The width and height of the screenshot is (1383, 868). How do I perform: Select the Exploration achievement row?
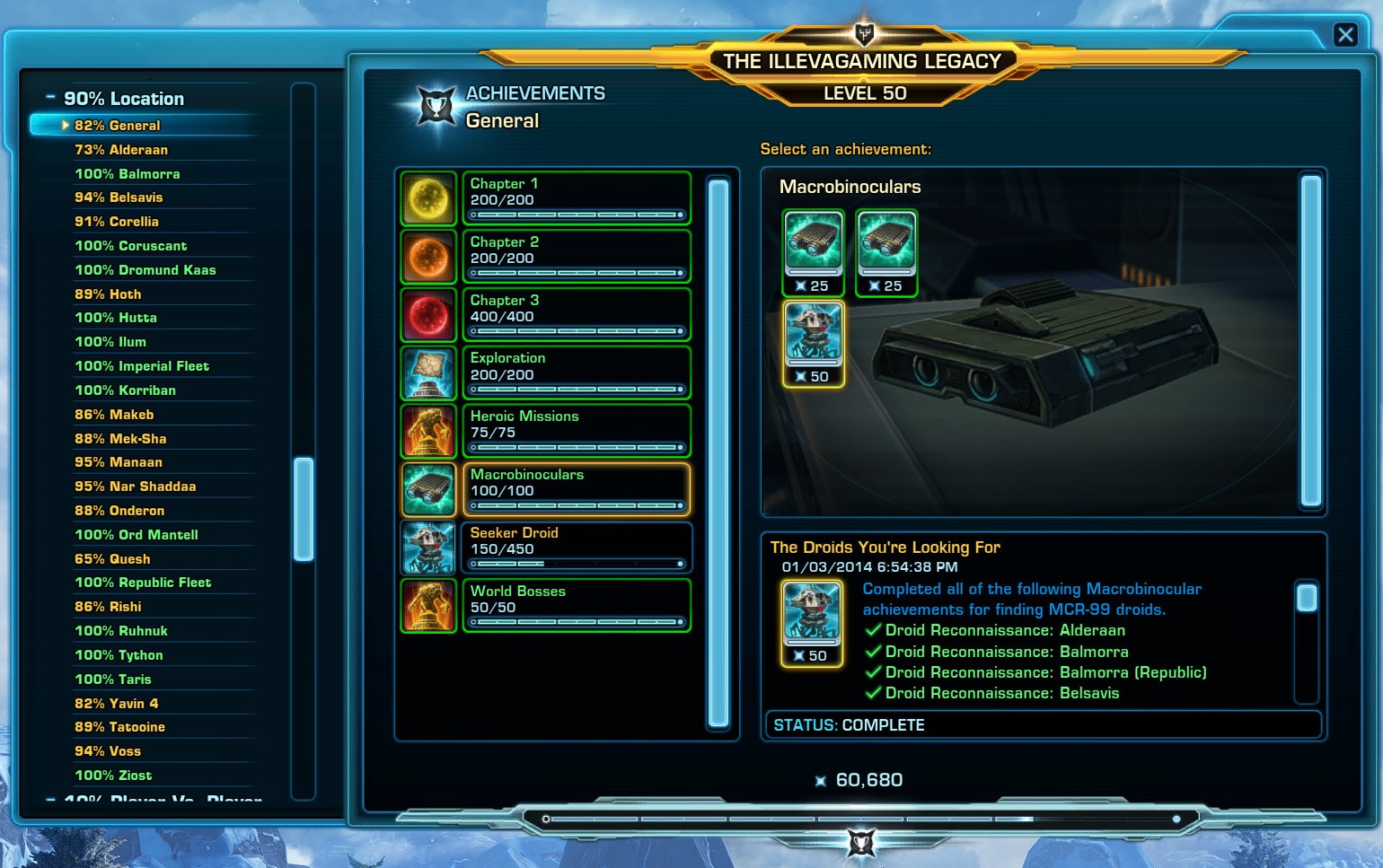coord(576,373)
